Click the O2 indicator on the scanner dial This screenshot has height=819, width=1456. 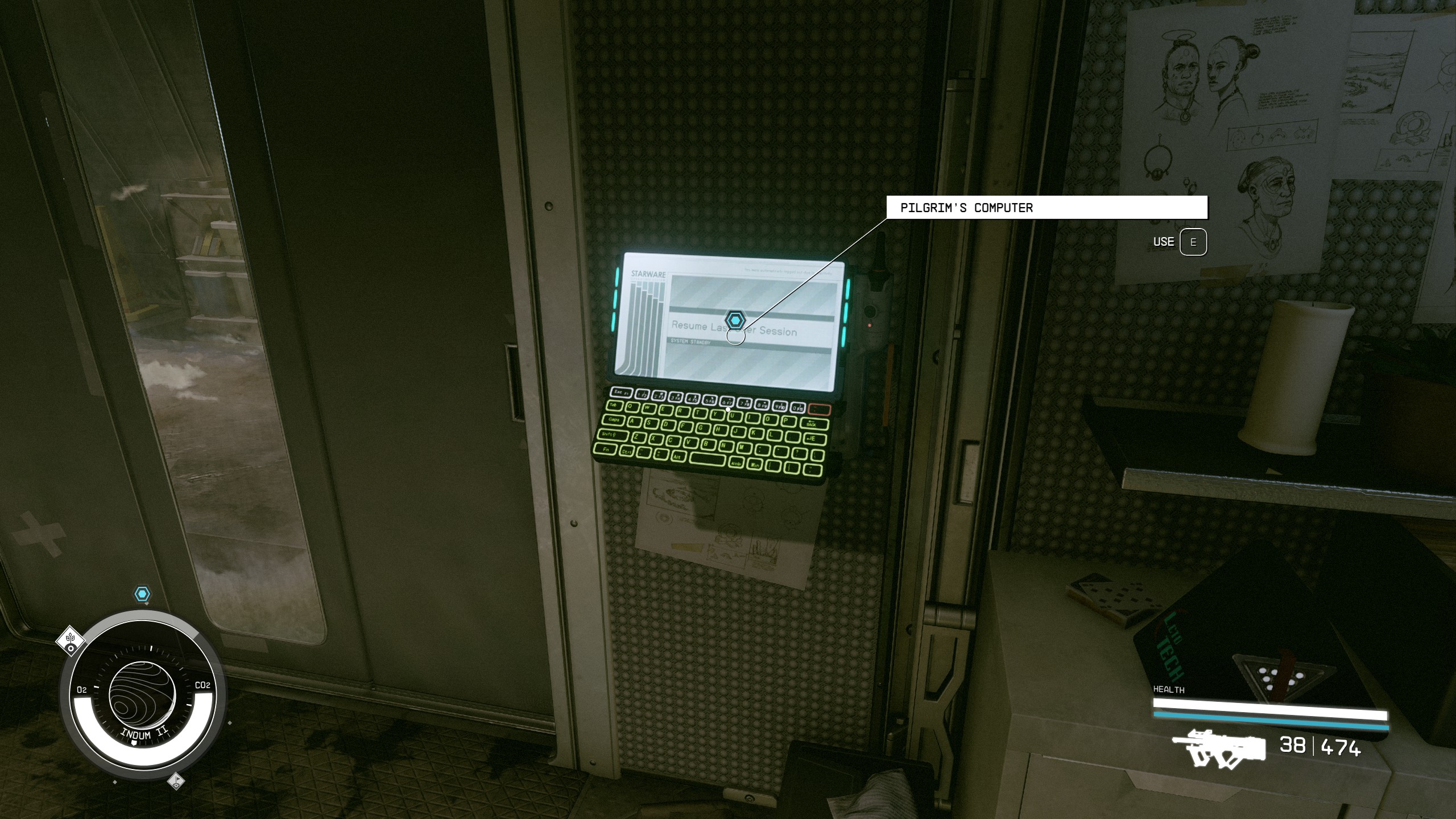[81, 689]
